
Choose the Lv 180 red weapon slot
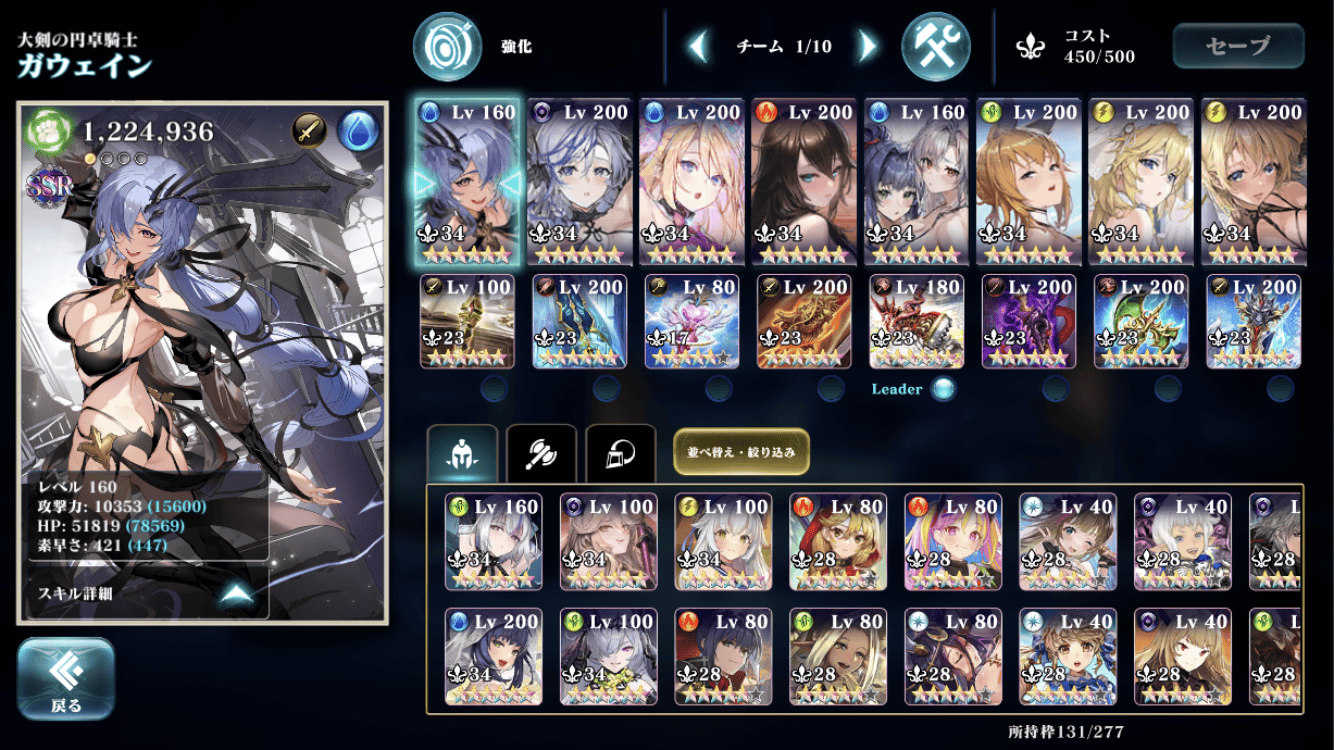point(916,321)
